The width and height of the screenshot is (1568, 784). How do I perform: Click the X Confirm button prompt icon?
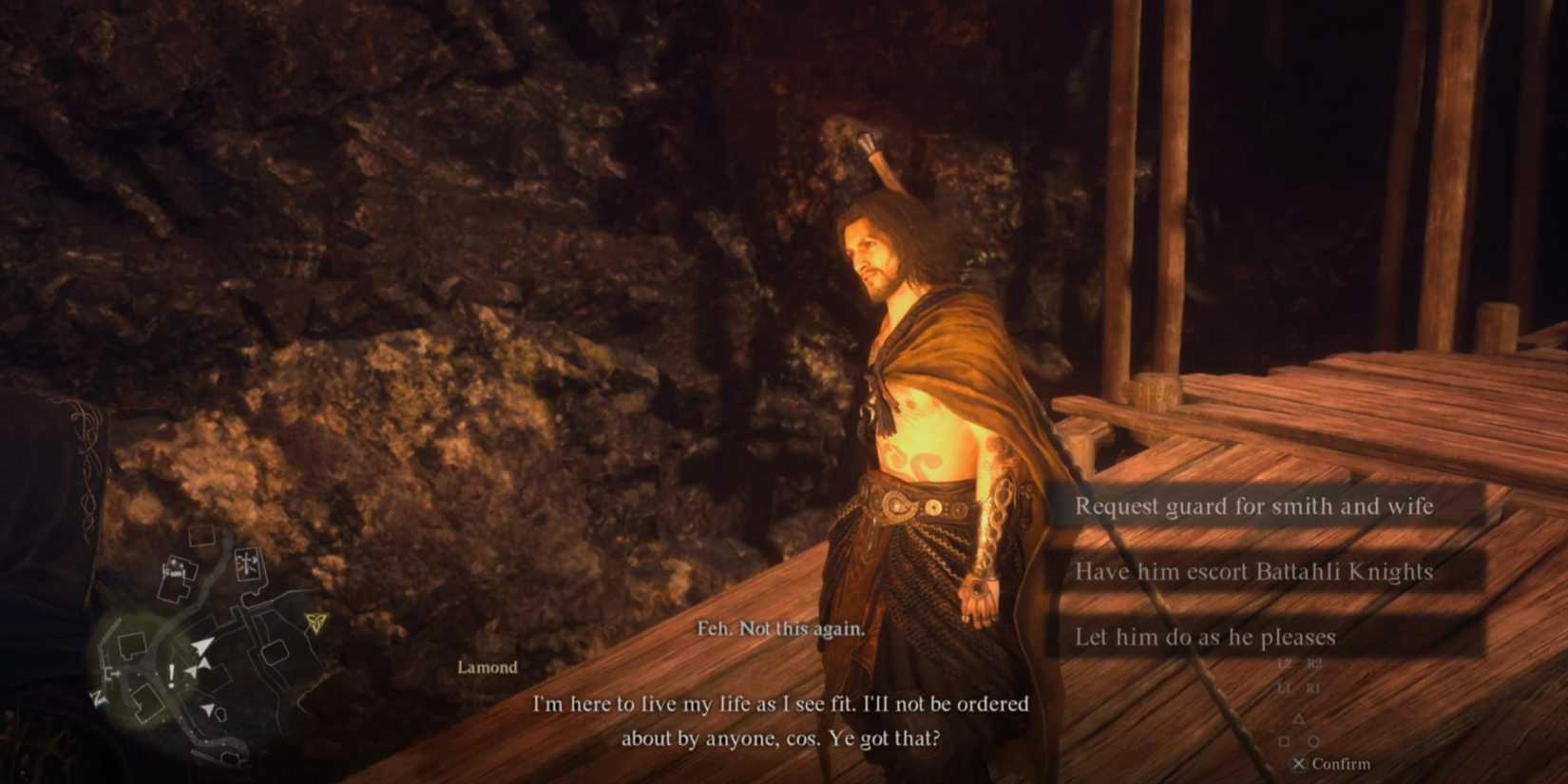tap(1301, 763)
